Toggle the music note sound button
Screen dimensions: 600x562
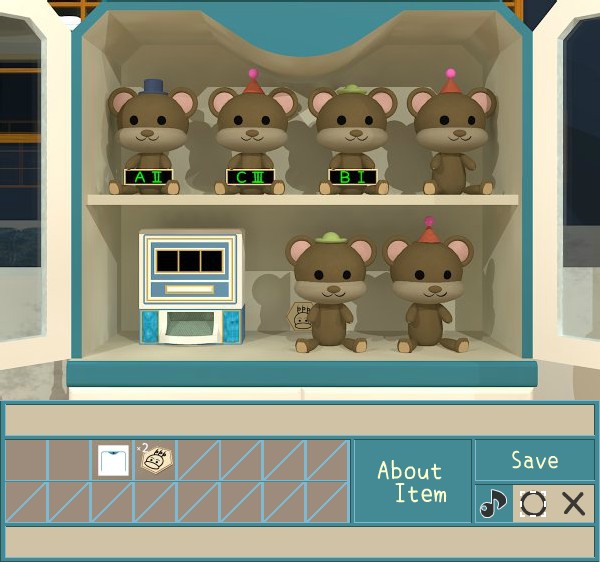(x=493, y=503)
